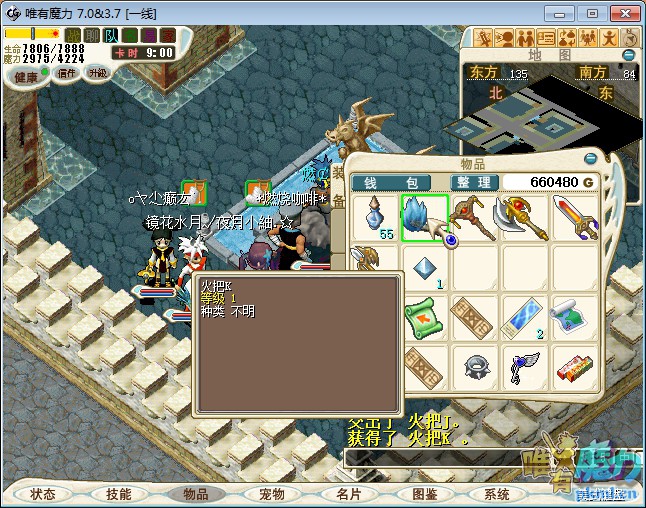This screenshot has height=508, width=646.
Task: Open the 系统 system menu
Action: [x=497, y=494]
